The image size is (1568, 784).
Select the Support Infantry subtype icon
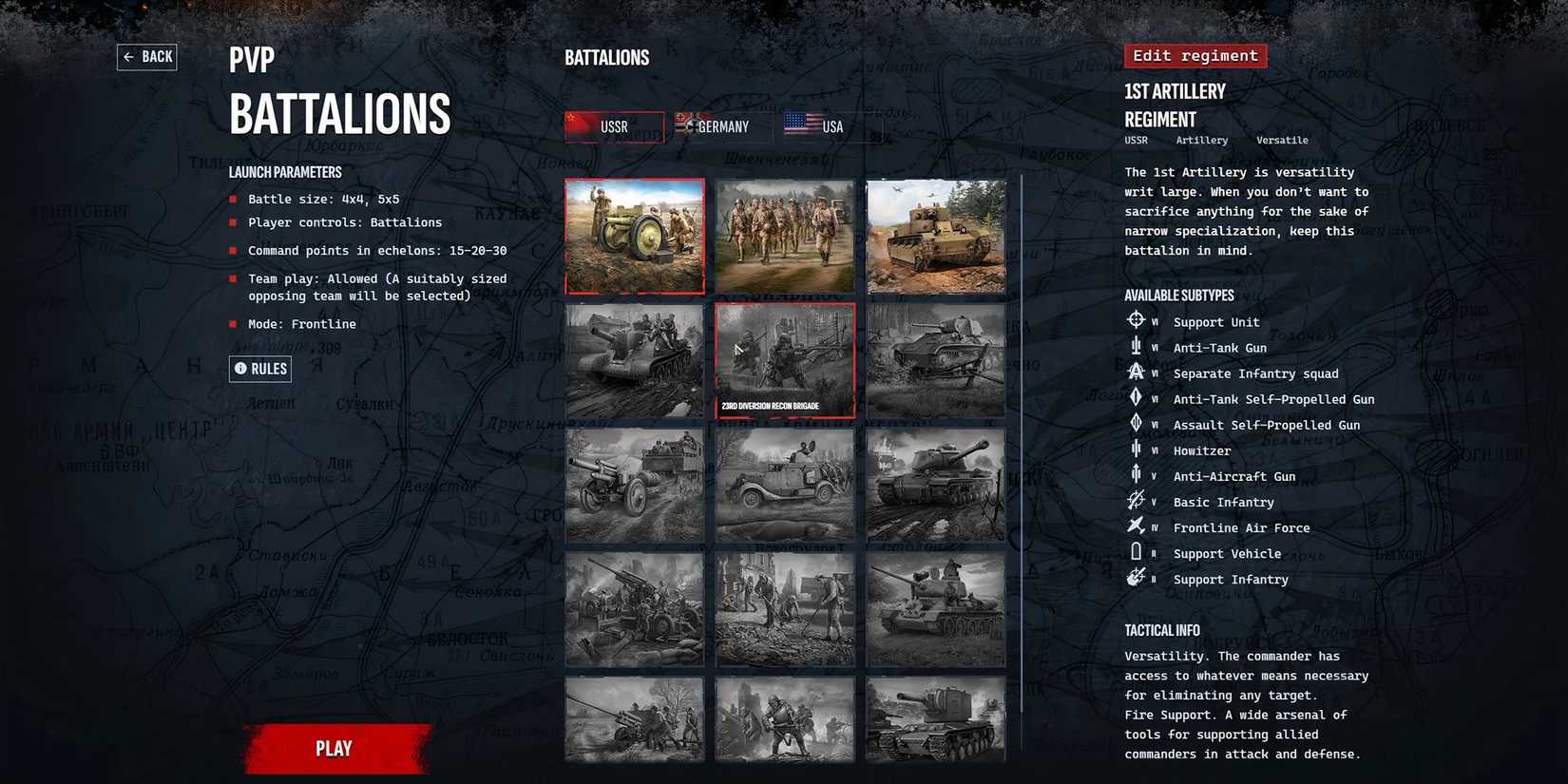click(x=1137, y=577)
